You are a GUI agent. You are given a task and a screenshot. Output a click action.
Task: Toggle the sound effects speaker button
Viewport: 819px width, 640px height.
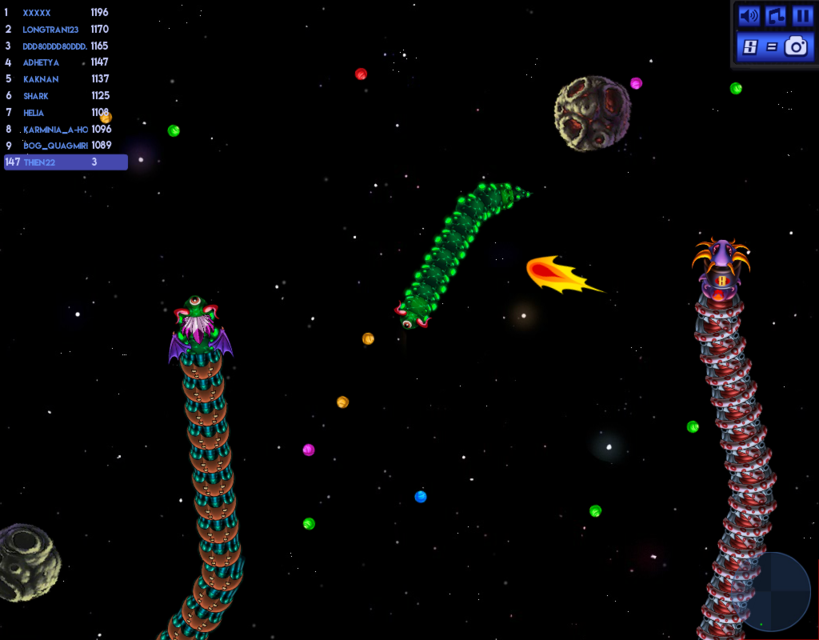tap(749, 16)
